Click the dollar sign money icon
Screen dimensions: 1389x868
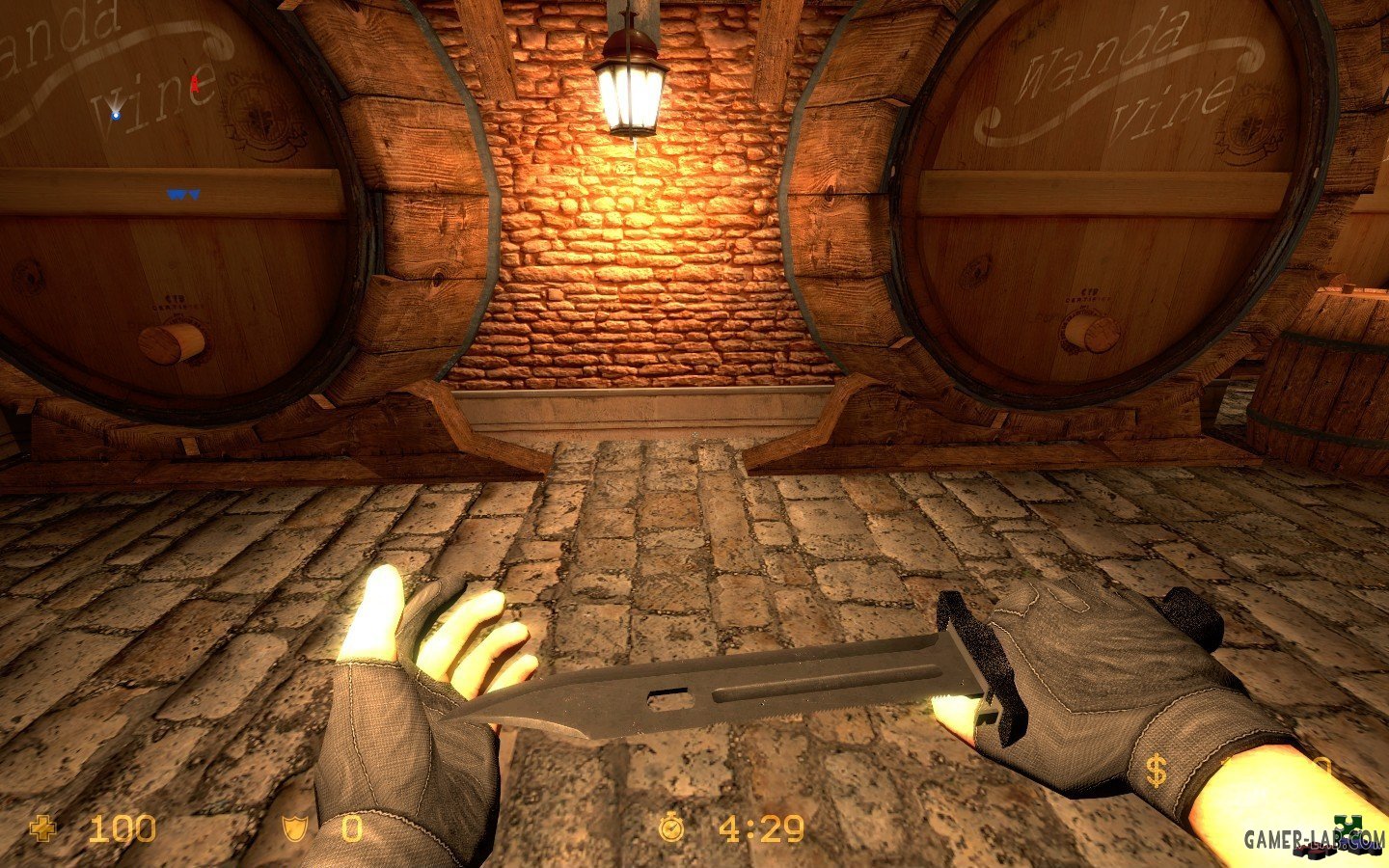point(1156,772)
